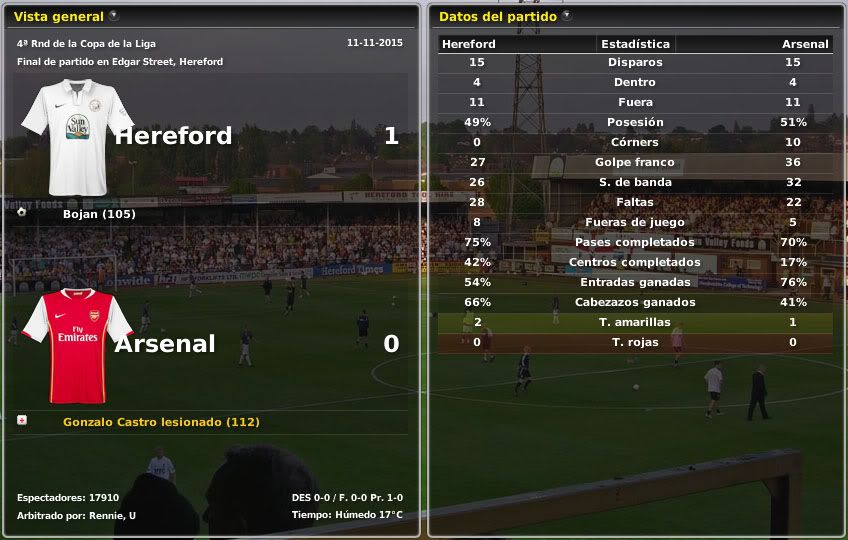Viewport: 848px width, 540px height.
Task: Open the Arsenal team name in the overview
Action: (165, 344)
